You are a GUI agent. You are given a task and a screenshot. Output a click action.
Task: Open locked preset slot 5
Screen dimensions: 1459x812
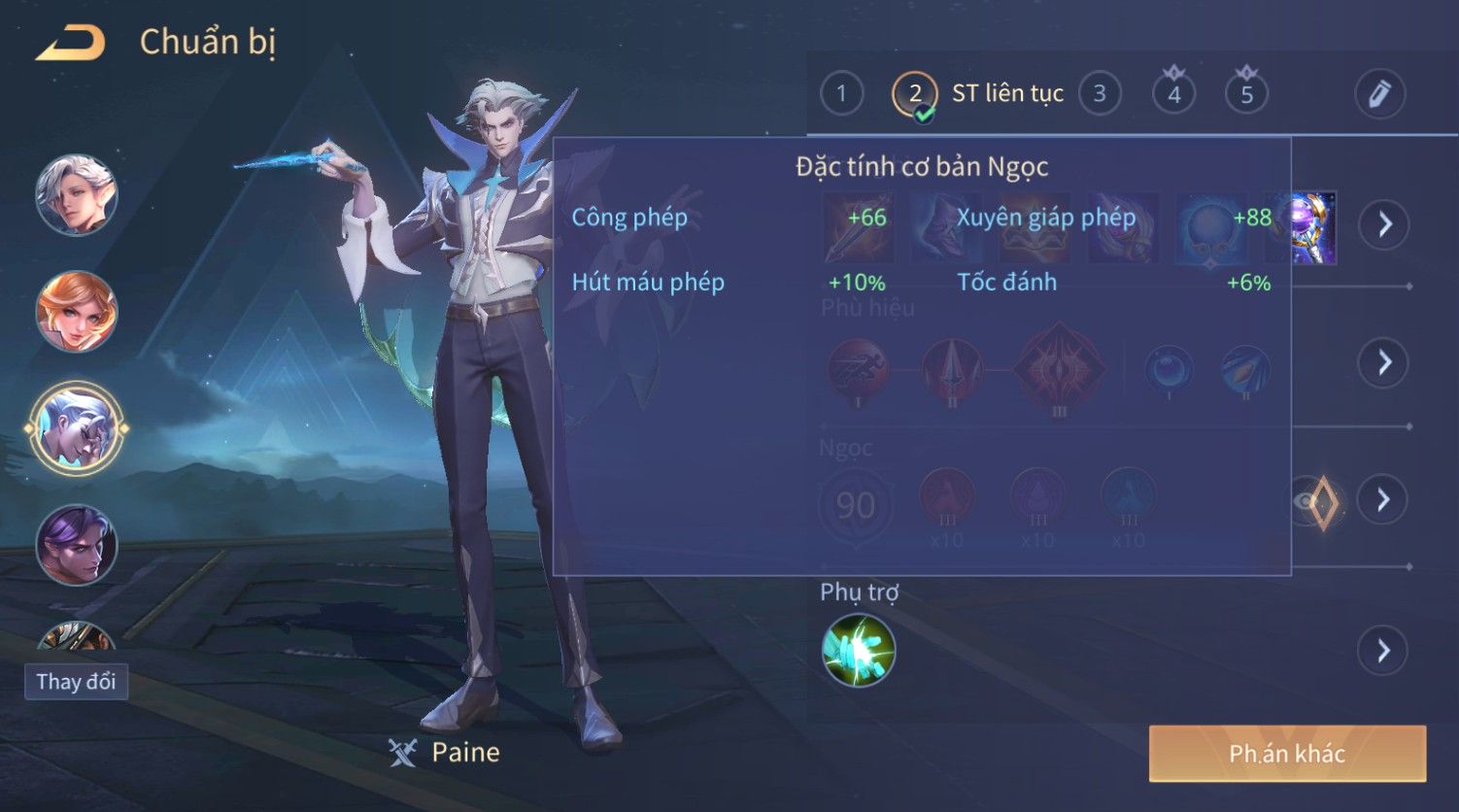click(1246, 94)
